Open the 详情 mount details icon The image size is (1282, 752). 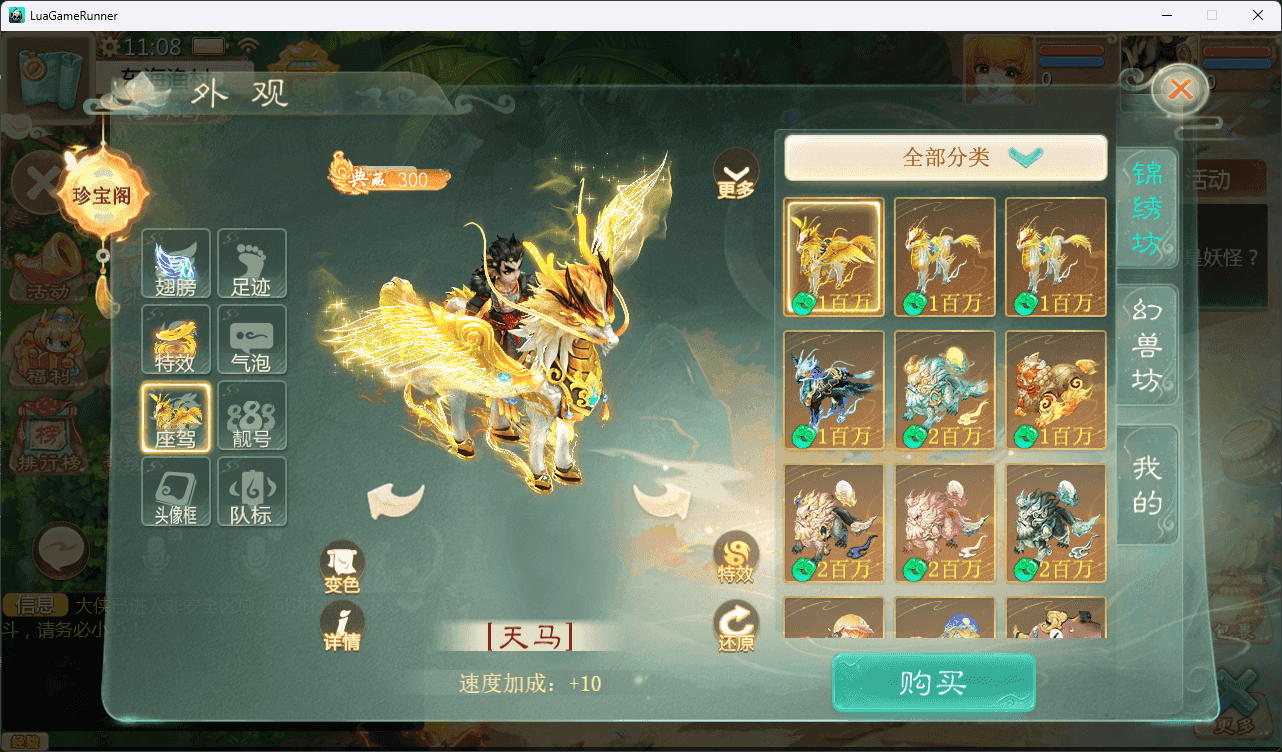click(x=342, y=625)
